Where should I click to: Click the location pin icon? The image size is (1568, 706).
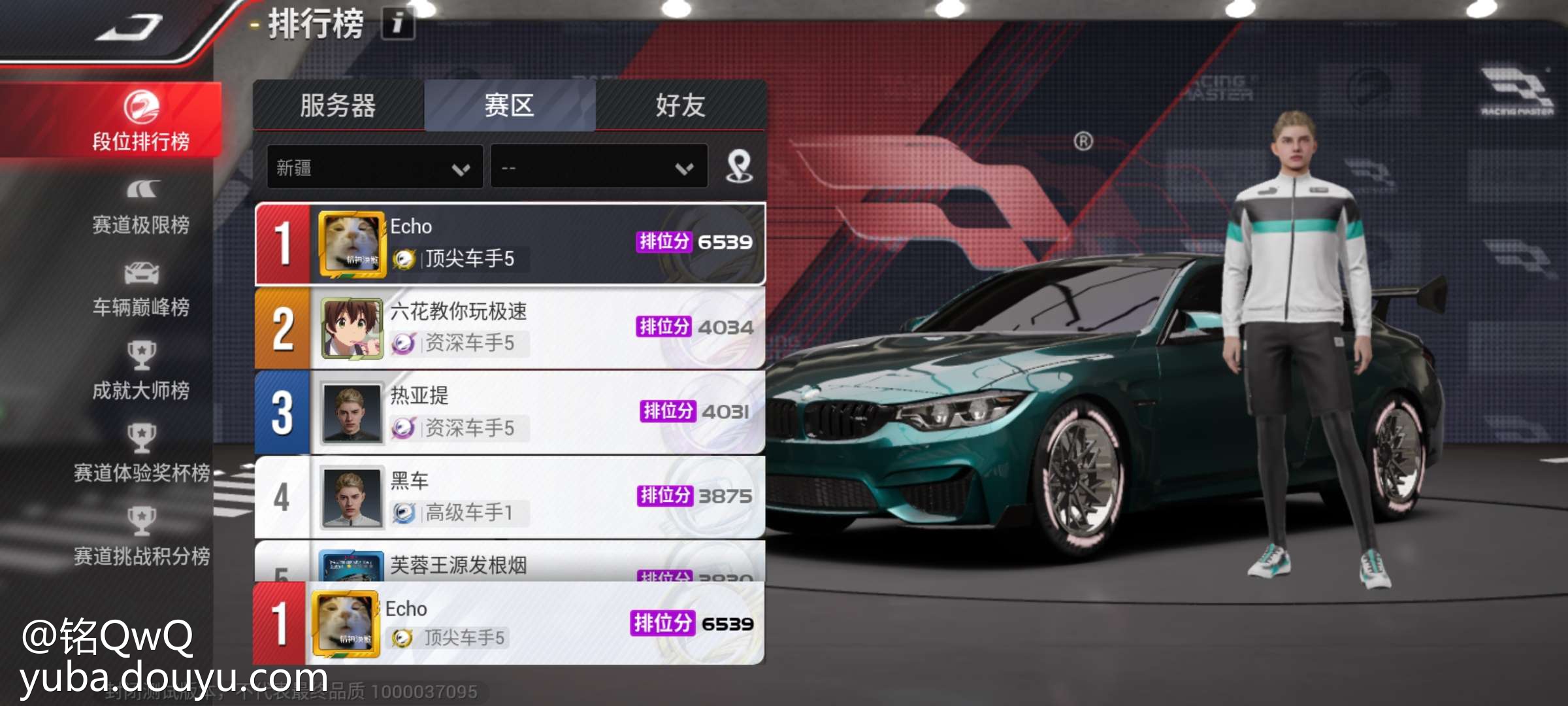pyautogui.click(x=739, y=167)
